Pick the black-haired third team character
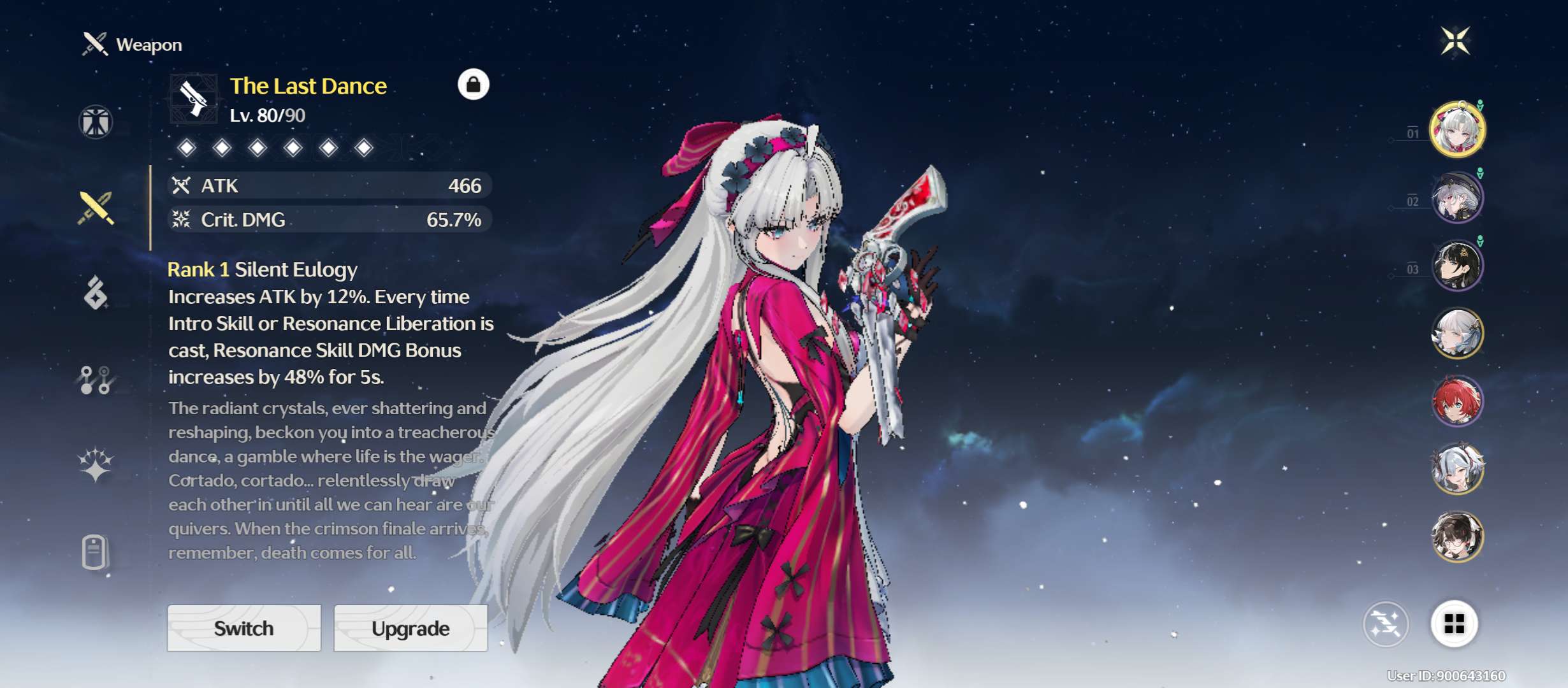This screenshot has height=688, width=1568. tap(1457, 266)
